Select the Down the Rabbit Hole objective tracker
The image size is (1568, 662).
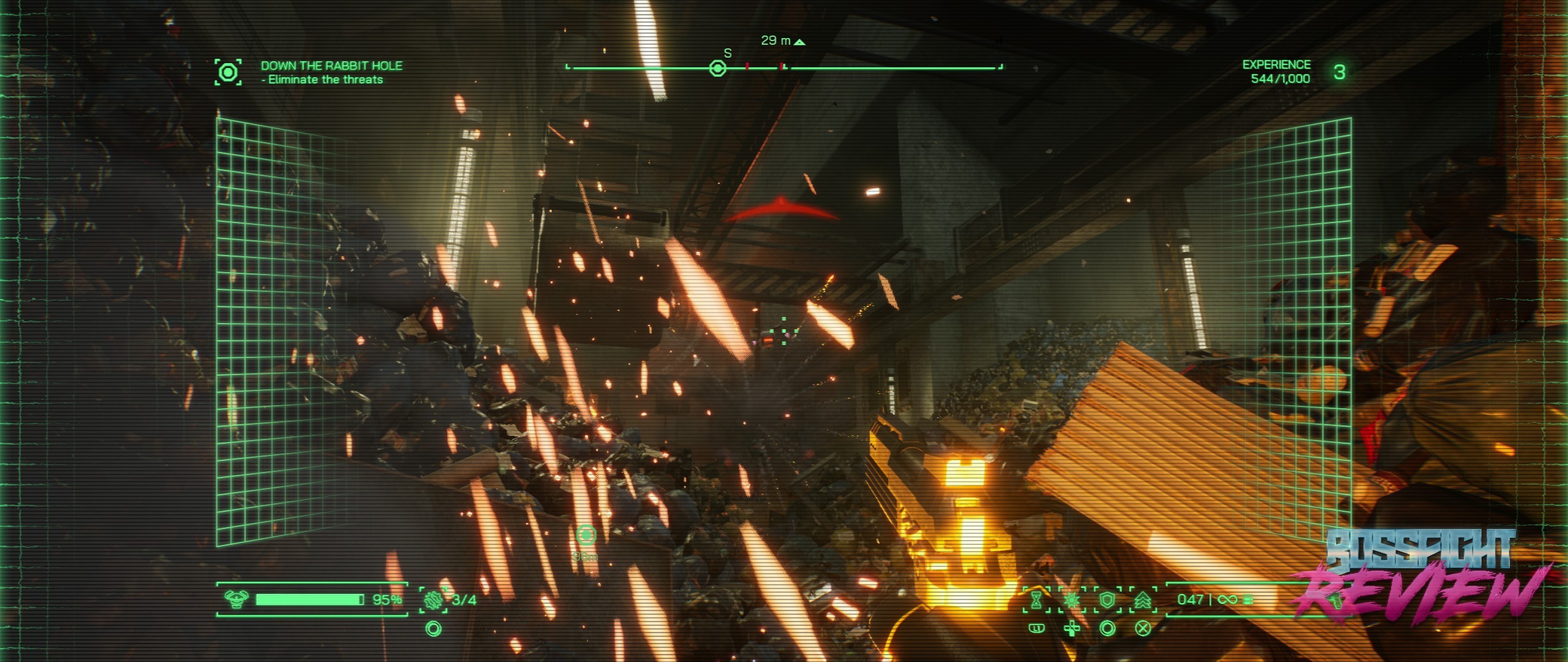point(331,72)
